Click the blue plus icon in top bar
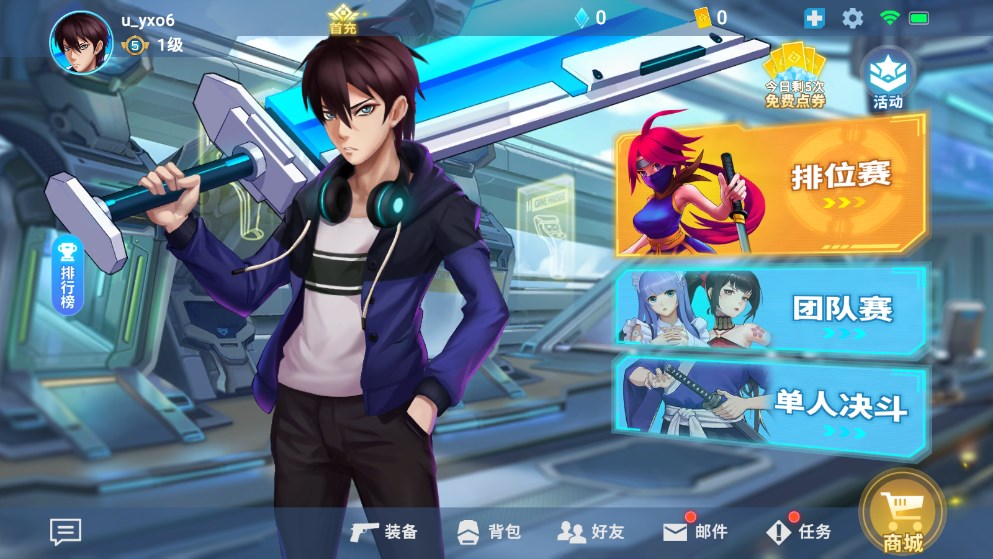Viewport: 993px width, 559px height. coord(815,18)
